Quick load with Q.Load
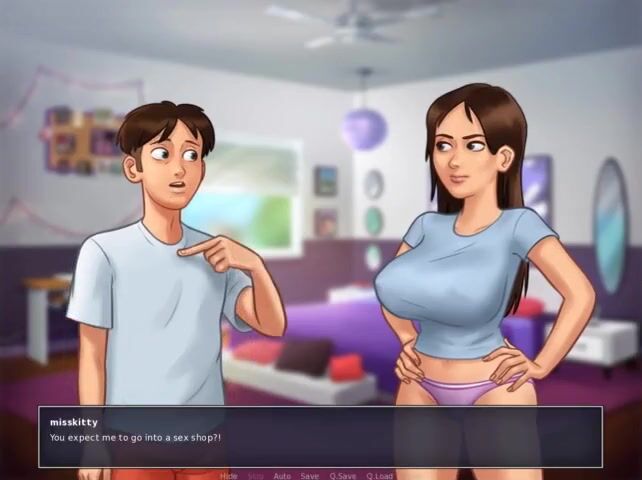The image size is (642, 480). point(380,476)
